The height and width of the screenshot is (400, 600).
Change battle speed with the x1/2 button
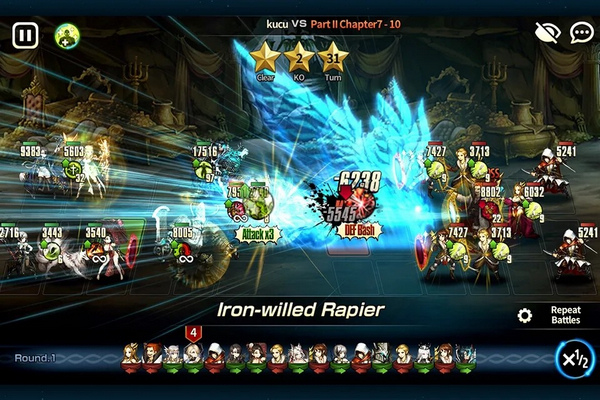(574, 358)
